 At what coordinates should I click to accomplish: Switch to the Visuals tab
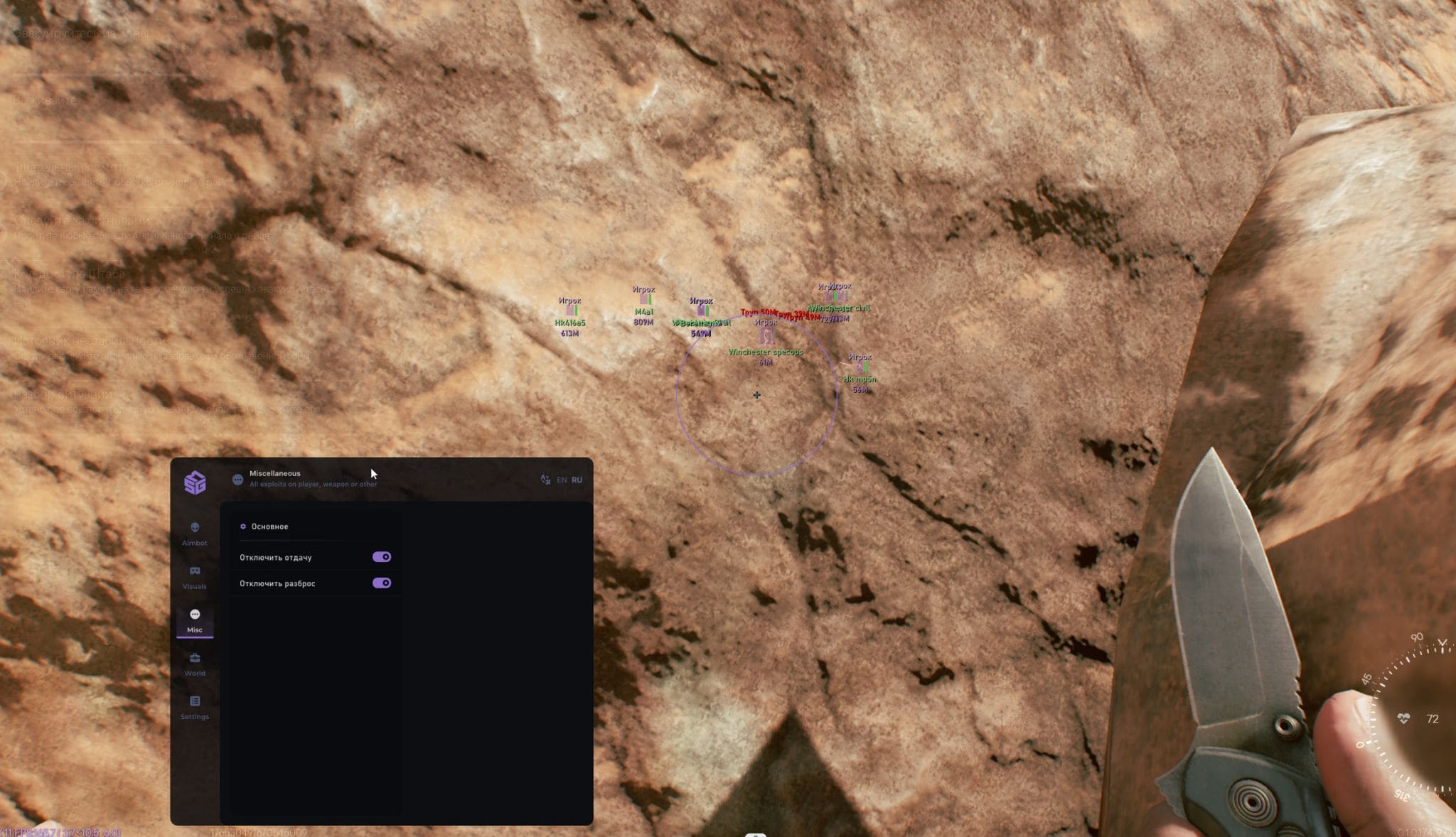click(194, 577)
